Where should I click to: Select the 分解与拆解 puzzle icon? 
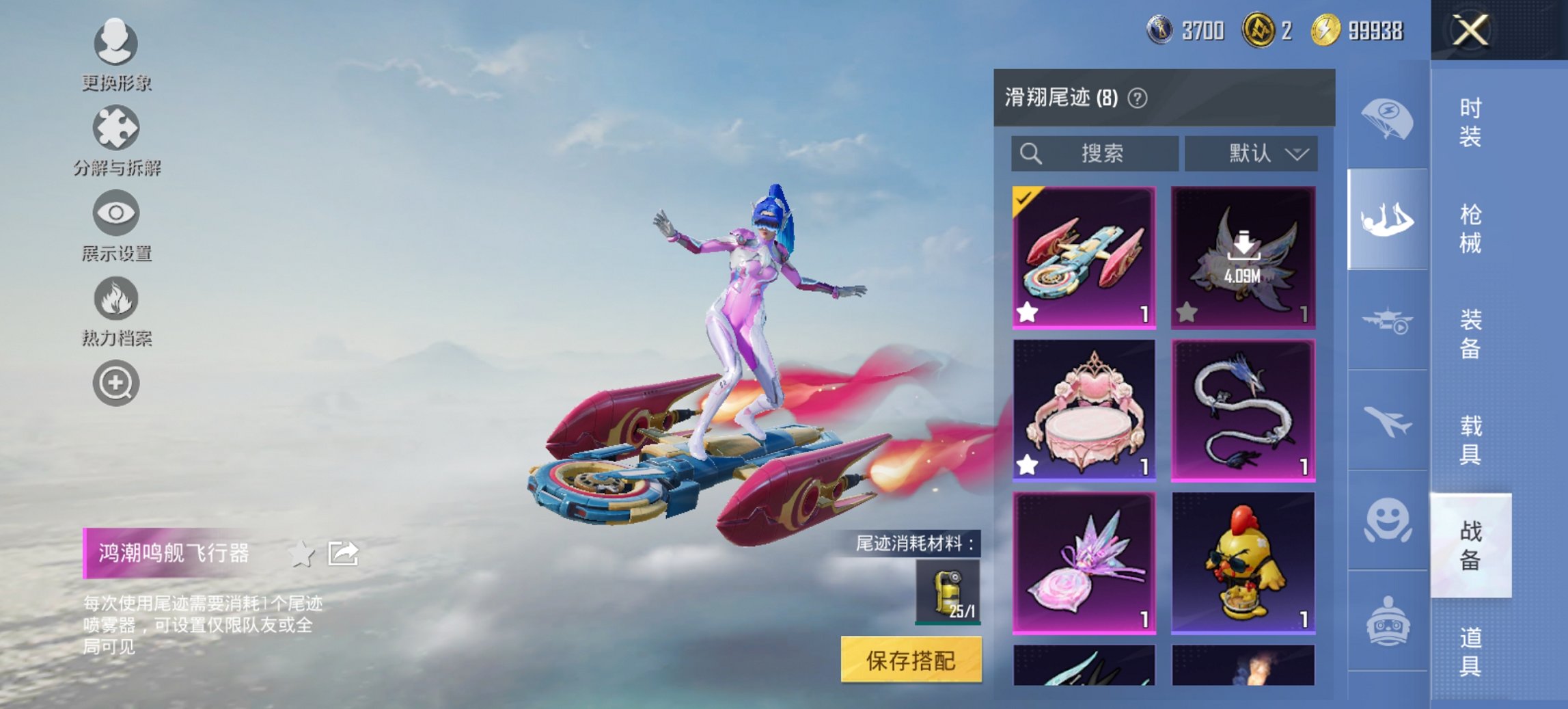116,126
